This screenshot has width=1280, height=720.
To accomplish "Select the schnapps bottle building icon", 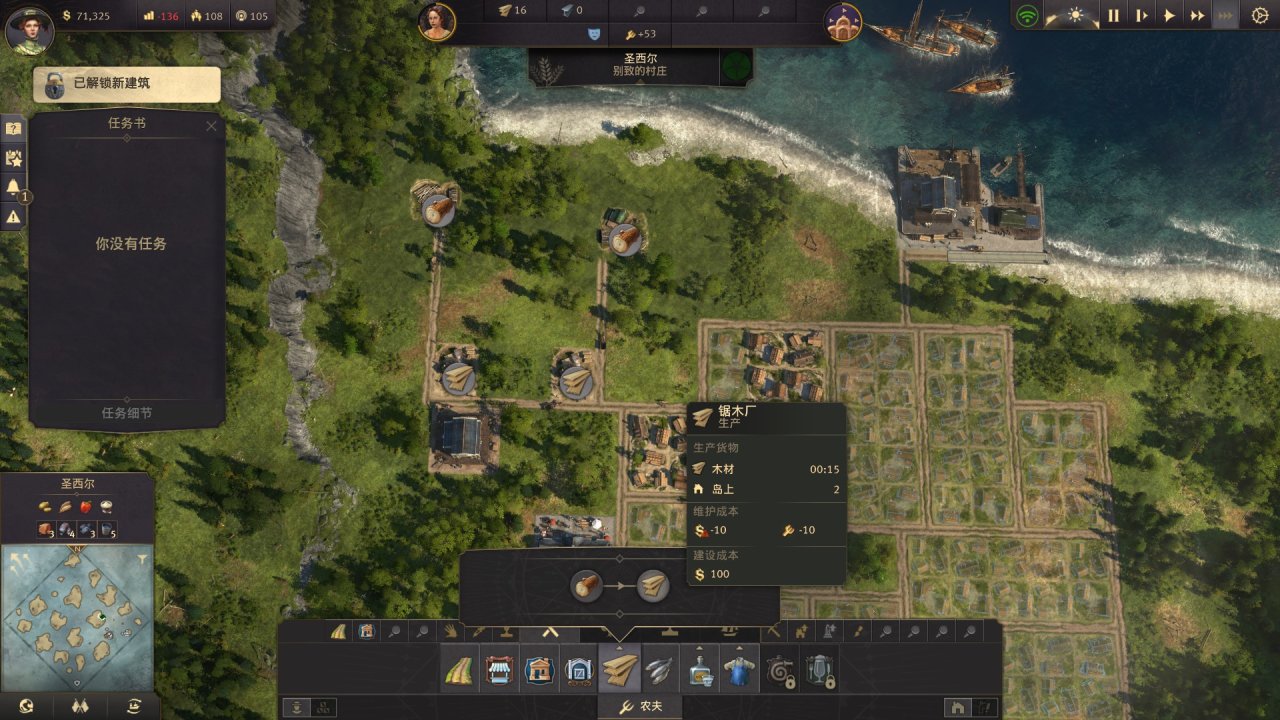I will click(699, 670).
